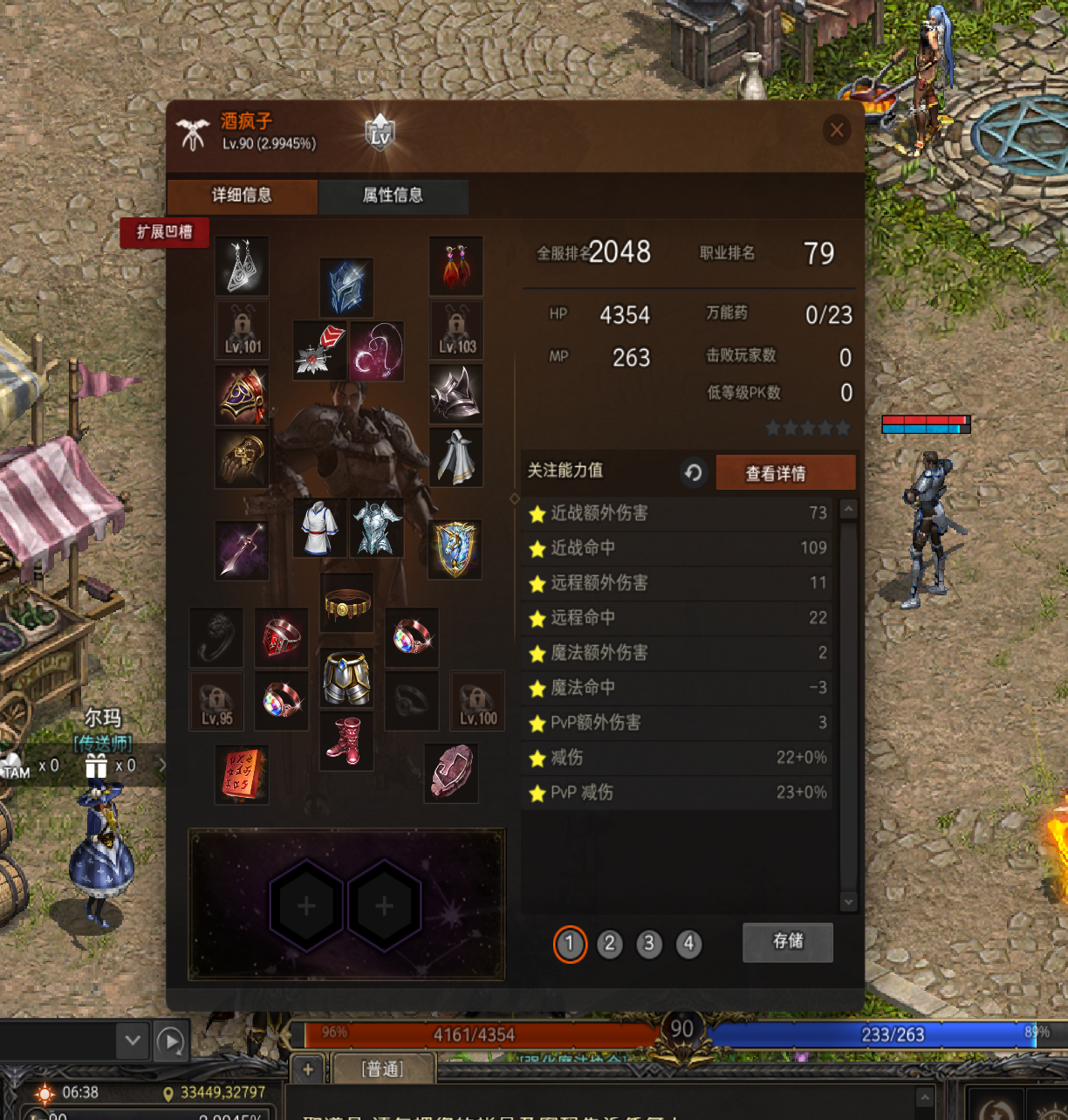Open 查看详情 for stat details
The height and width of the screenshot is (1120, 1068).
[775, 473]
